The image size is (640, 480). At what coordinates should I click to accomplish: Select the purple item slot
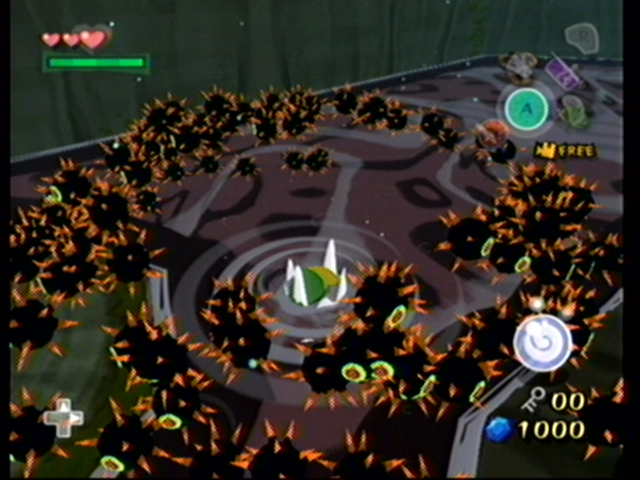(x=562, y=74)
